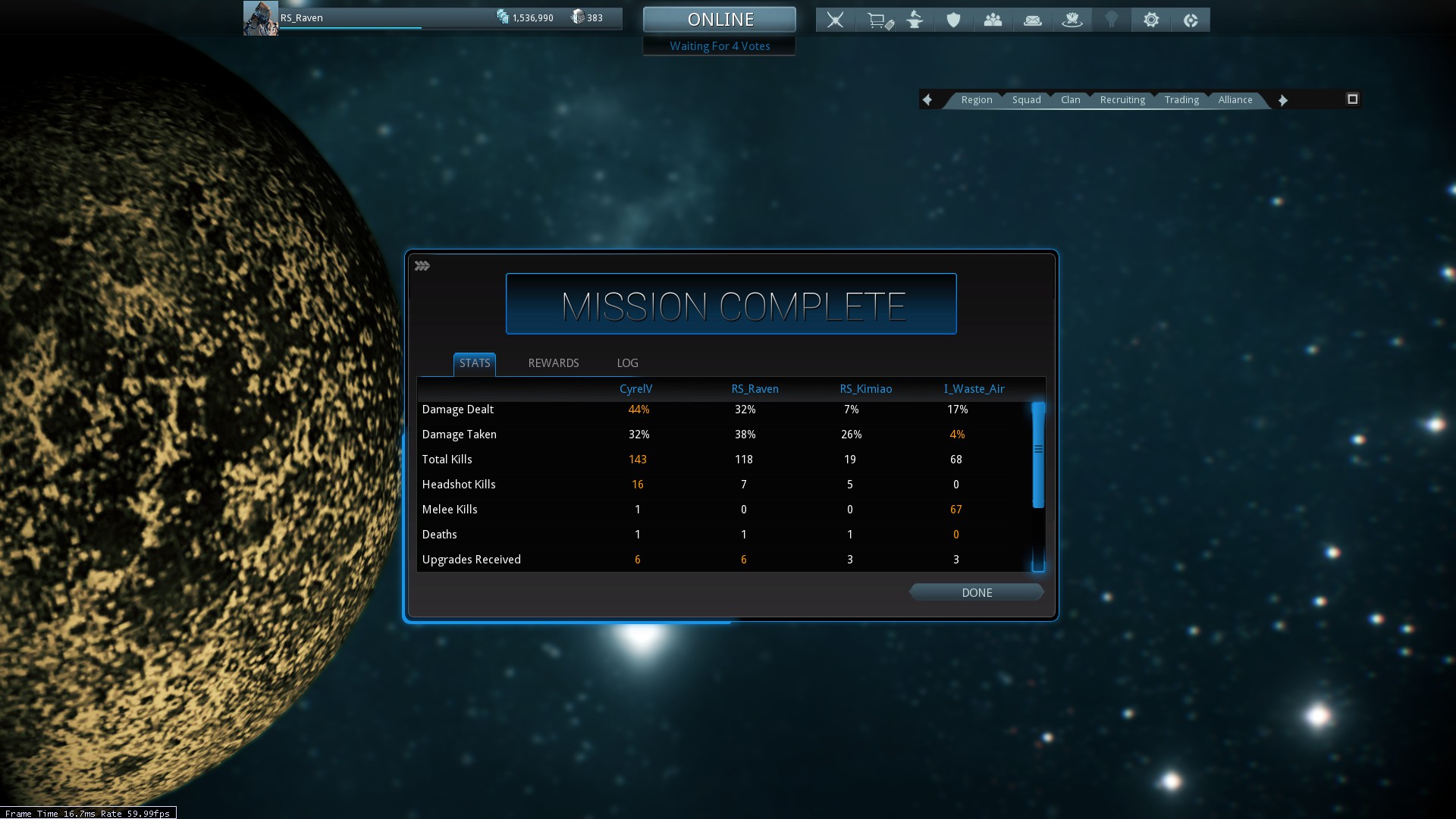Click the DONE button
The width and height of the screenshot is (1456, 819).
point(976,592)
